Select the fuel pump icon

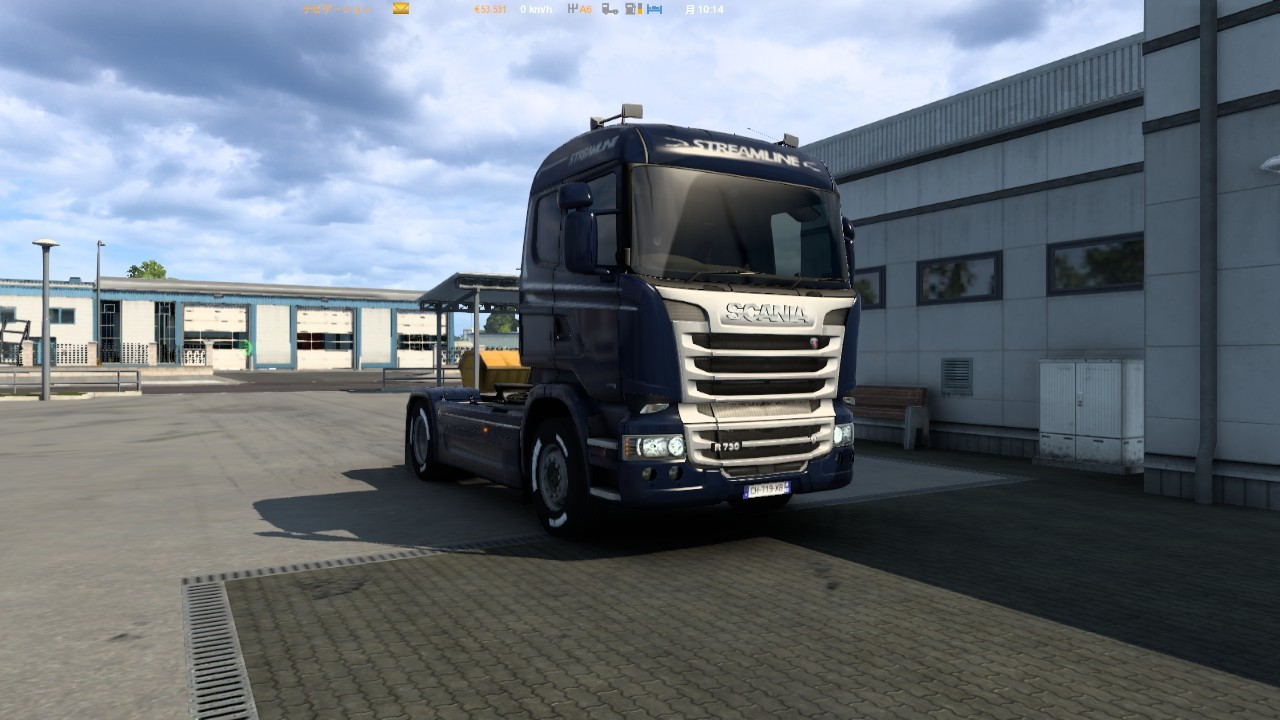633,9
